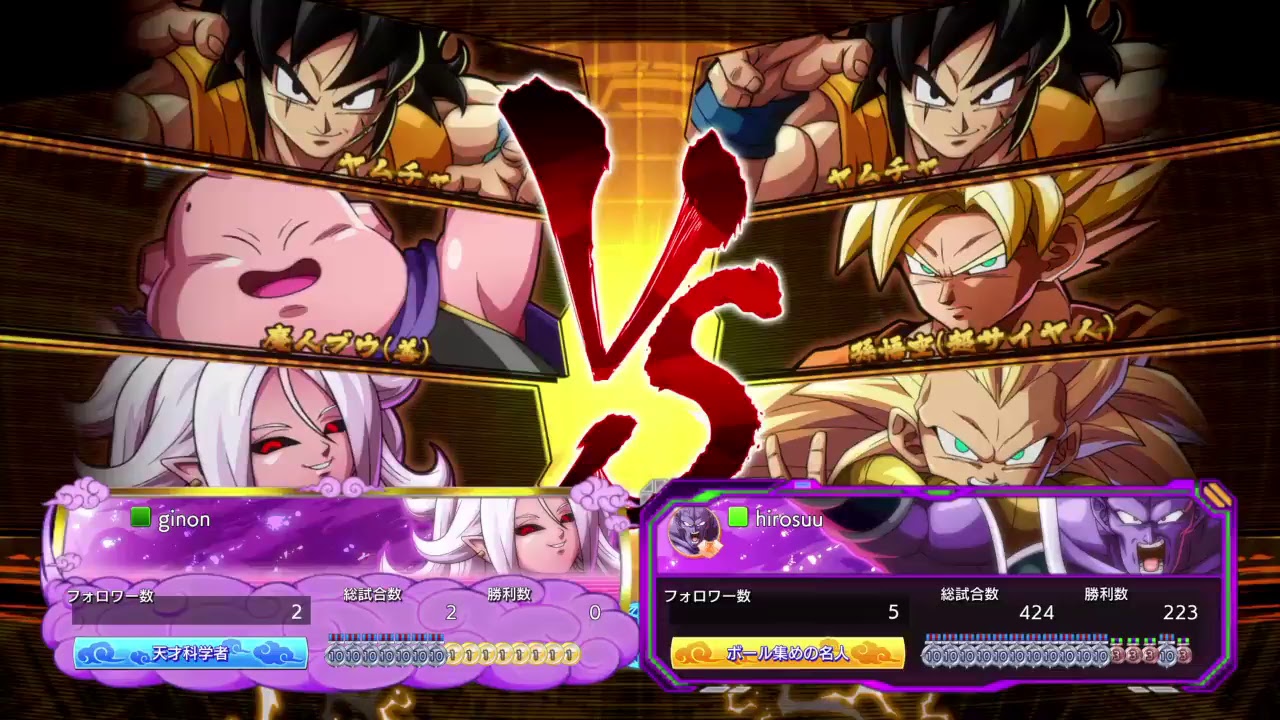Click the bronze 3 medal on hirosuu's card
This screenshot has height=720, width=1280.
pyautogui.click(x=1117, y=654)
